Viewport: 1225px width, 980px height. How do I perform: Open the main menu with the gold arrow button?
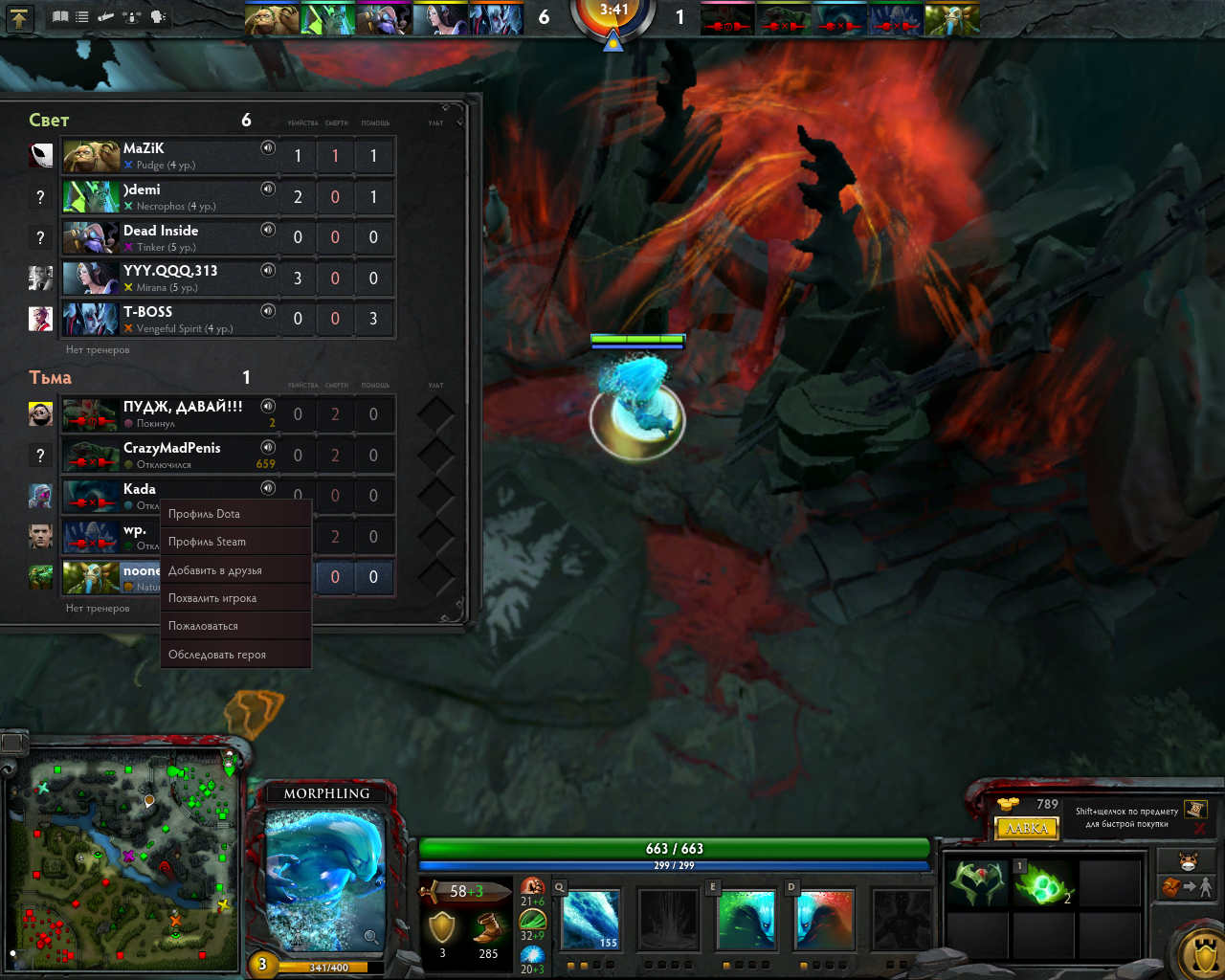[x=19, y=17]
